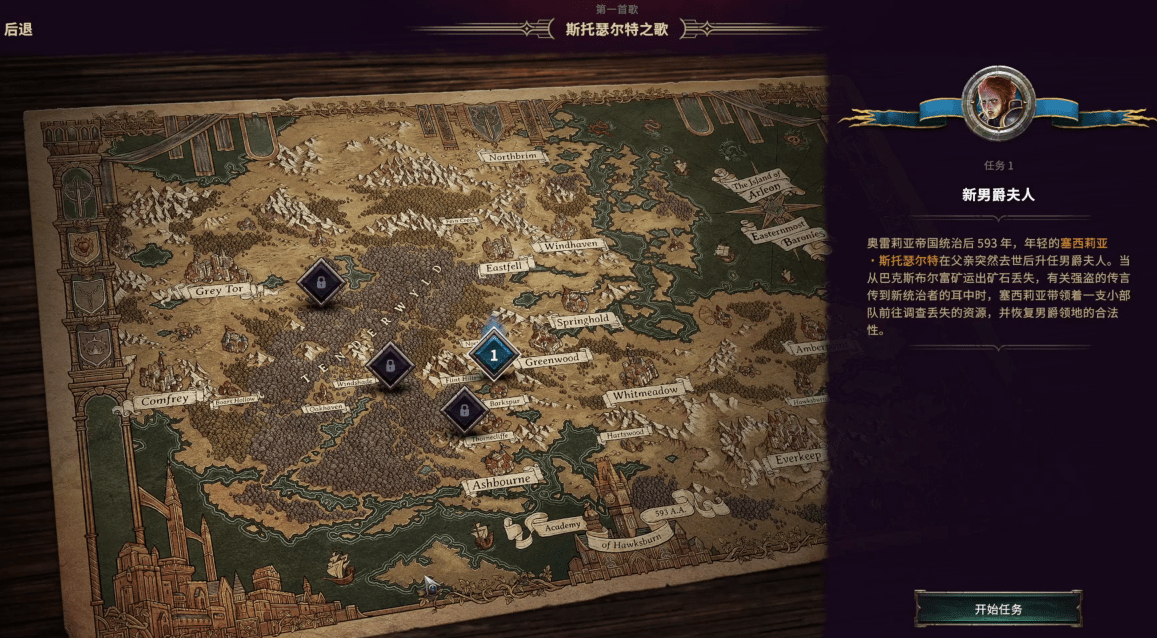Click the 后退 back button
1157x638 pixels.
(x=19, y=30)
